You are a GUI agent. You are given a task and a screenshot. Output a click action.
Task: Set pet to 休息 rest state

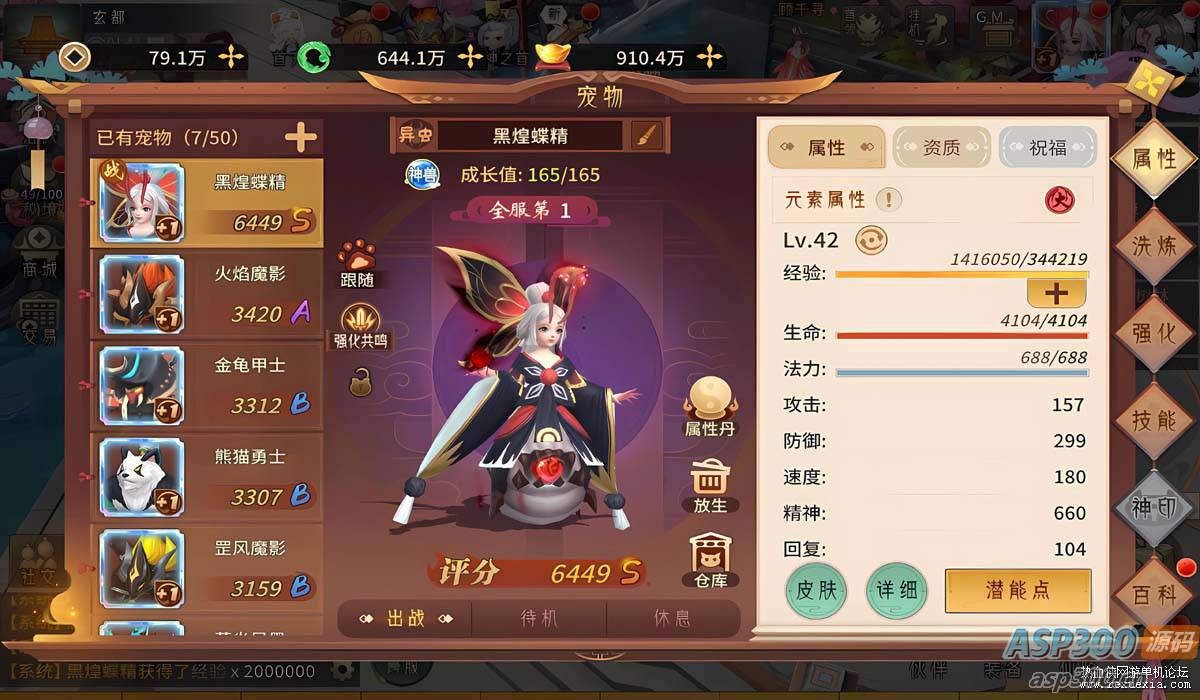(672, 618)
